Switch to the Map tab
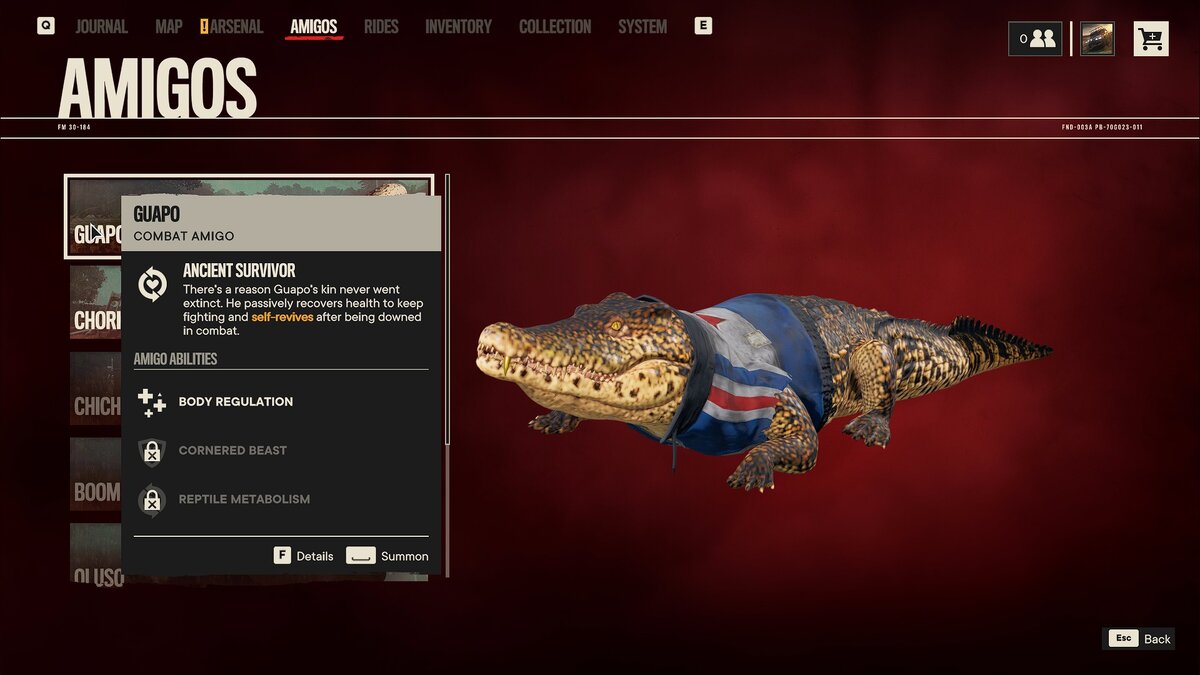Screen dimensions: 1200x675 click(x=168, y=27)
